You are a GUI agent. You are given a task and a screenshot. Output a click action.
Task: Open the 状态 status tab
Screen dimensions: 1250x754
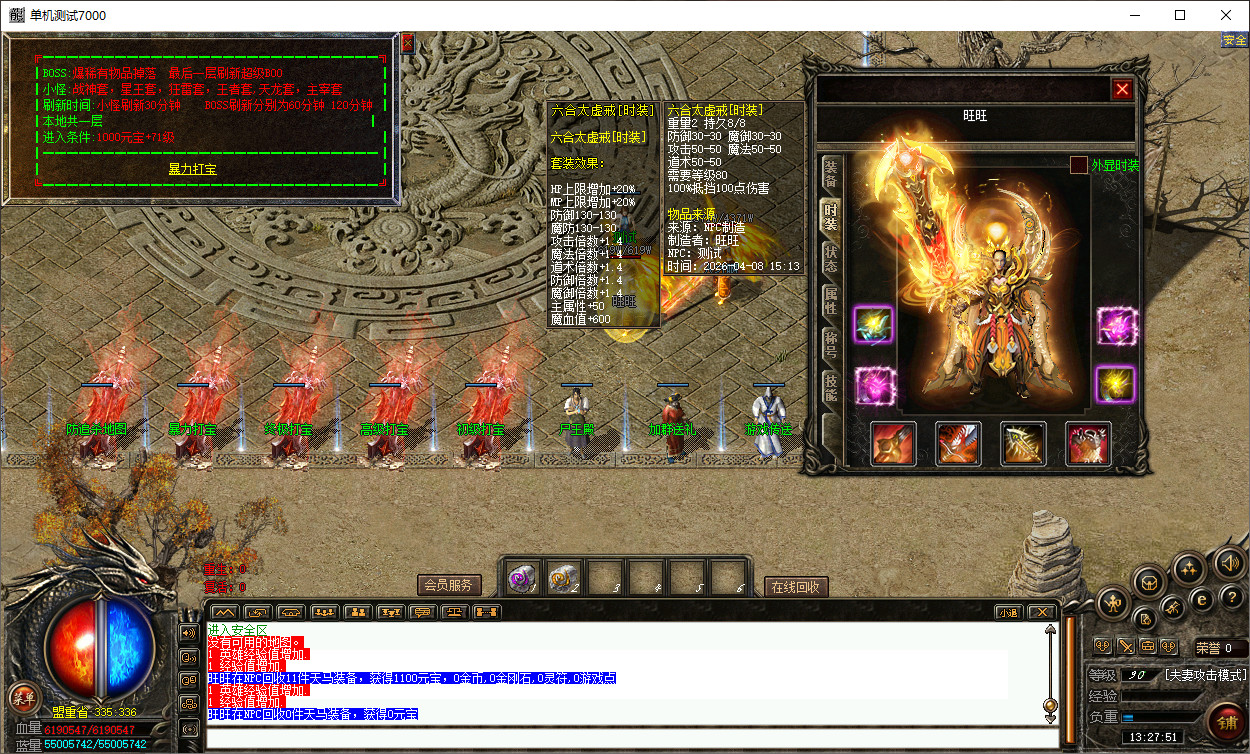pyautogui.click(x=831, y=259)
